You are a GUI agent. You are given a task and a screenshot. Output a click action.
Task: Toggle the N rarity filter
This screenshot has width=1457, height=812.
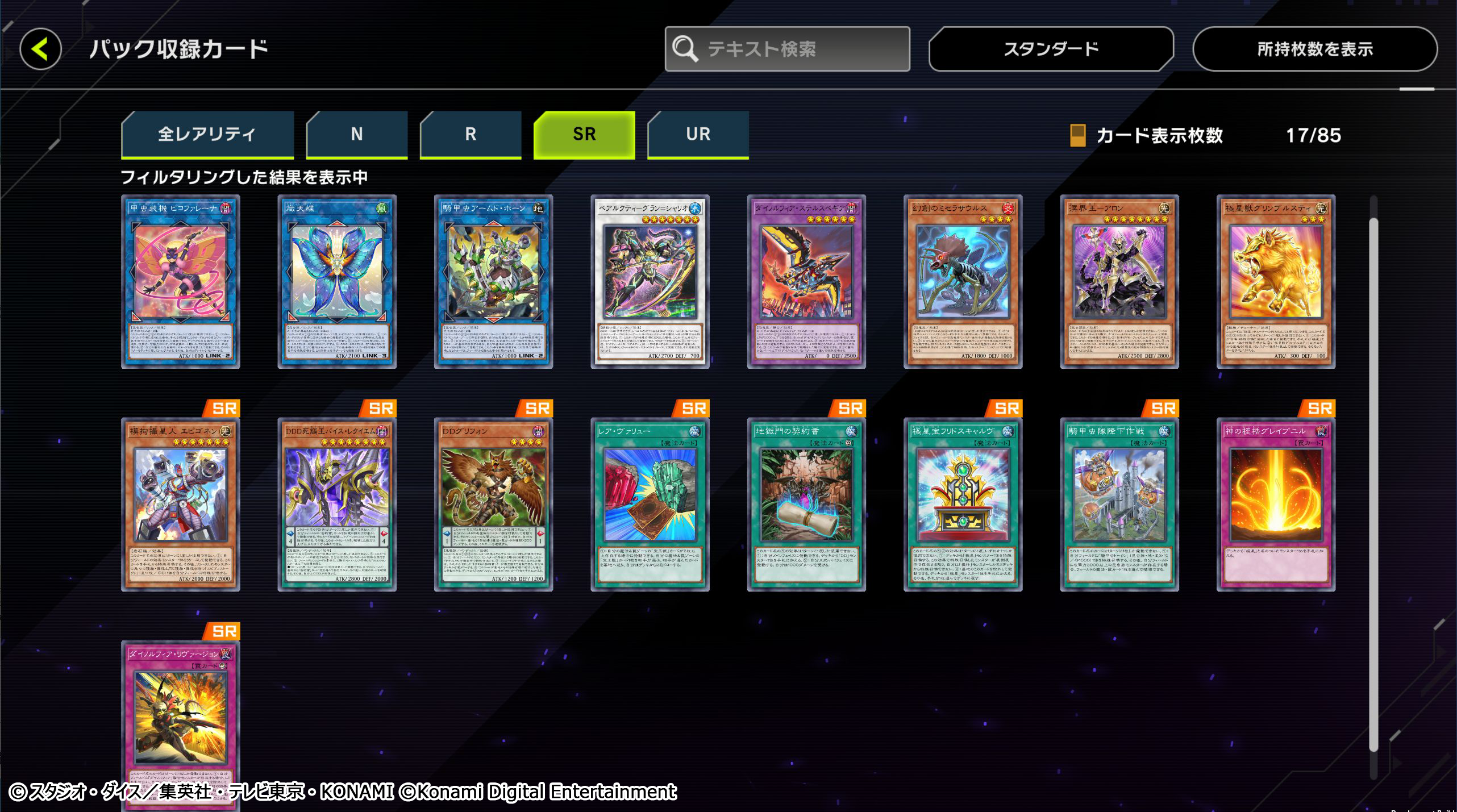point(356,134)
